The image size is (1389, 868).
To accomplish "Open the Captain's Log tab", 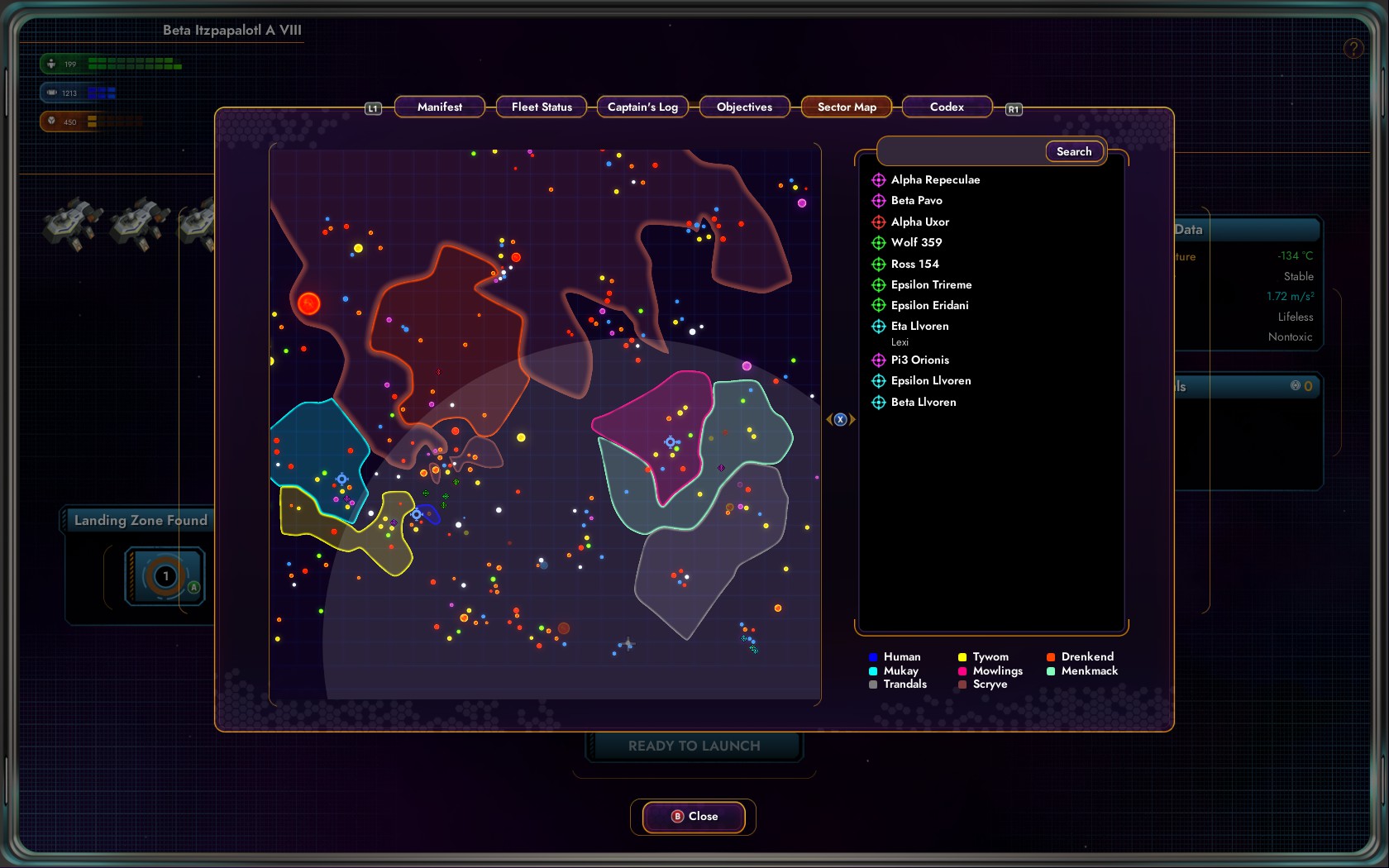I will pyautogui.click(x=642, y=107).
